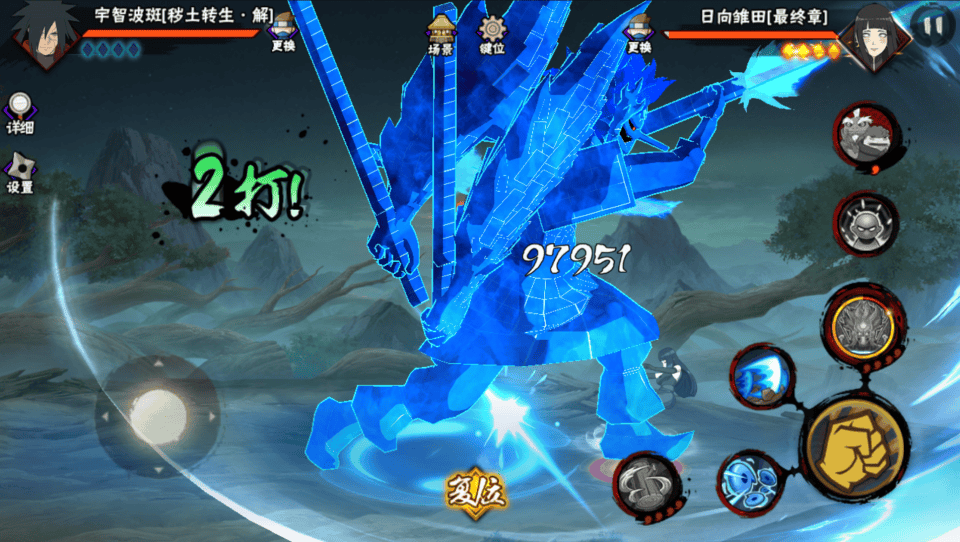Click 更换 next to Uchiha Madara's name
The image size is (960, 542).
(x=283, y=32)
